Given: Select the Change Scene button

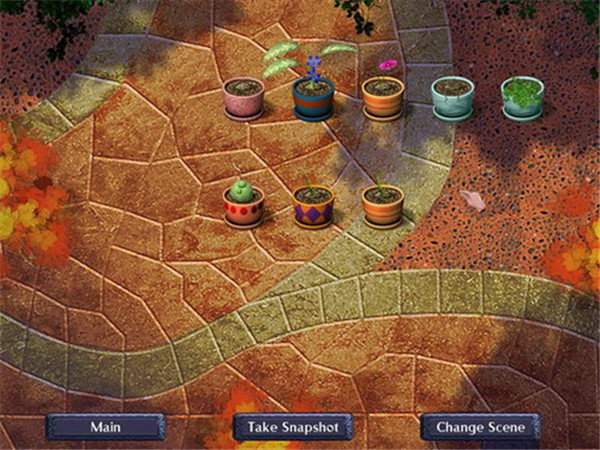Looking at the screenshot, I should [x=480, y=427].
